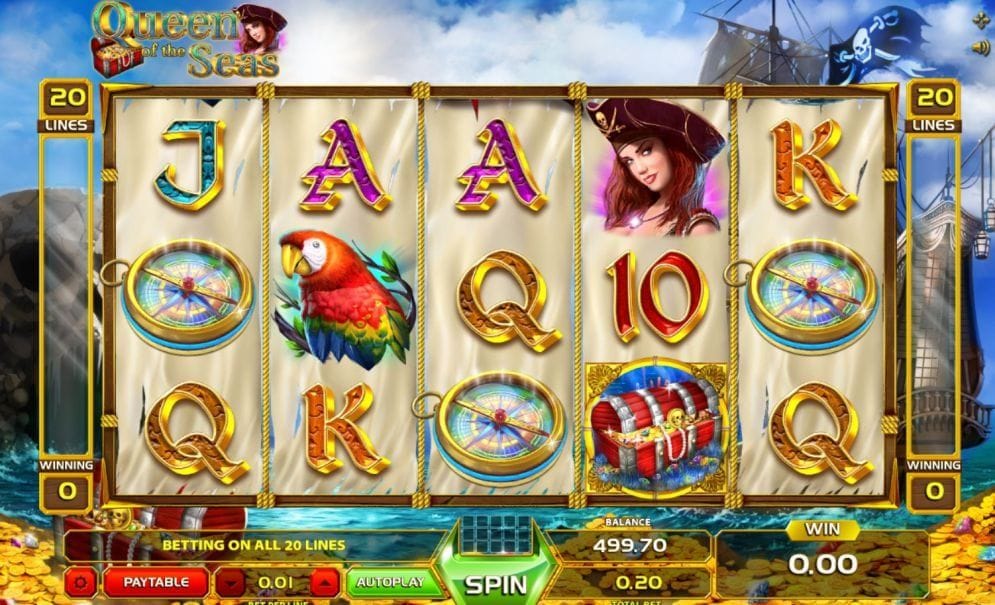Open the paylines grid above the SPIN button
Screen dimensions: 995x605
496,534
